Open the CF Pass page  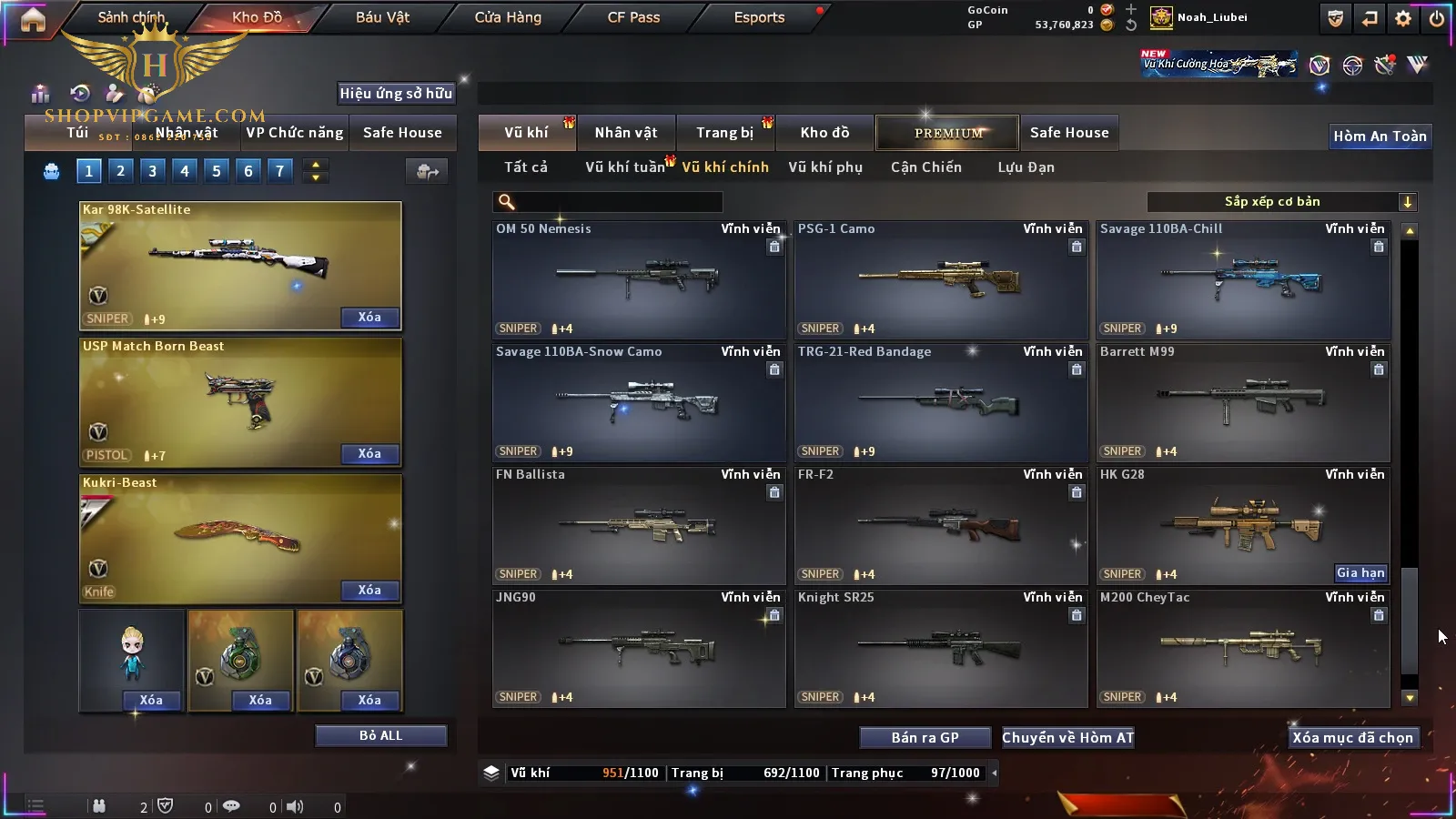(x=633, y=17)
